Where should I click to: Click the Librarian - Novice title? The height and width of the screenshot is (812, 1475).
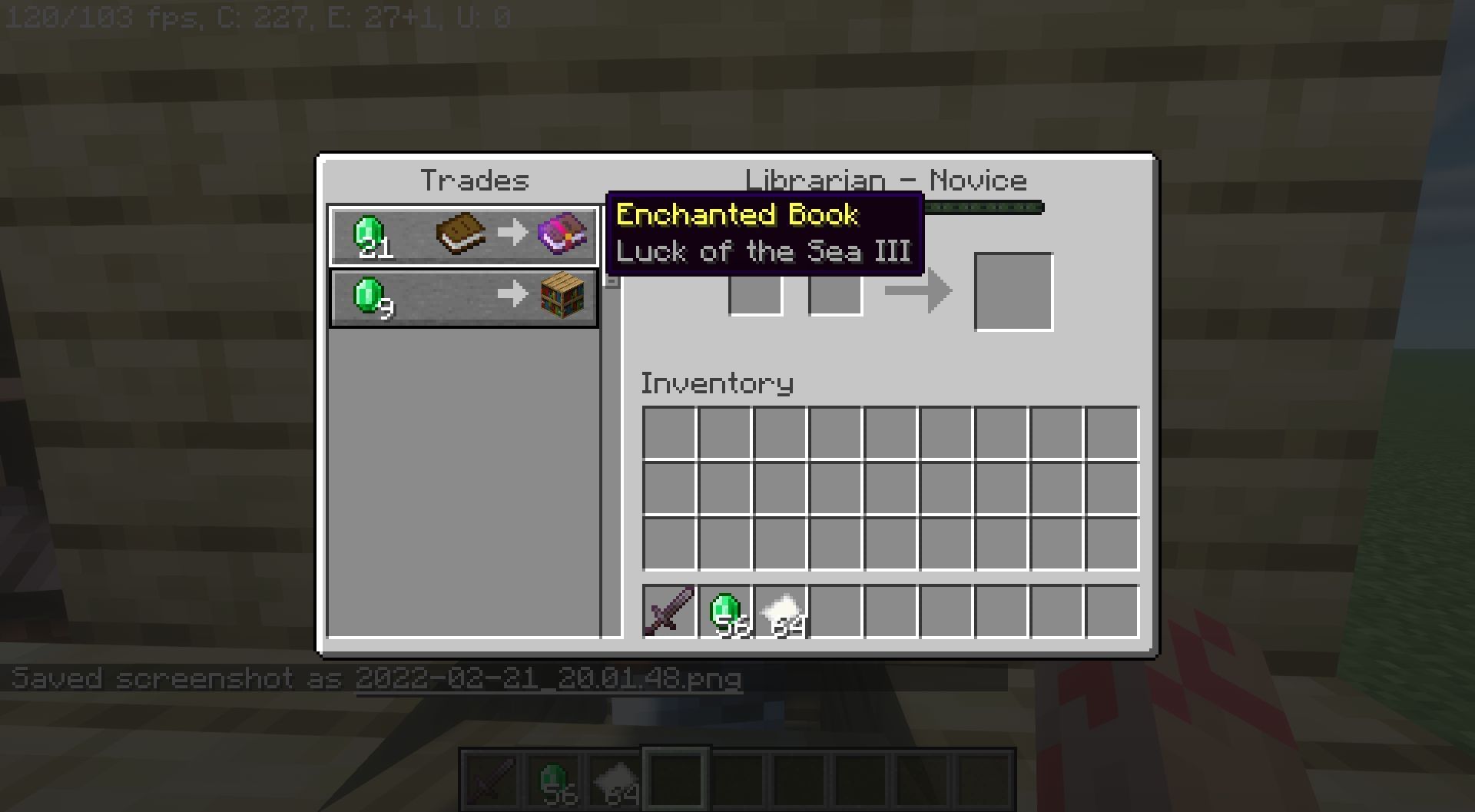[x=887, y=179]
